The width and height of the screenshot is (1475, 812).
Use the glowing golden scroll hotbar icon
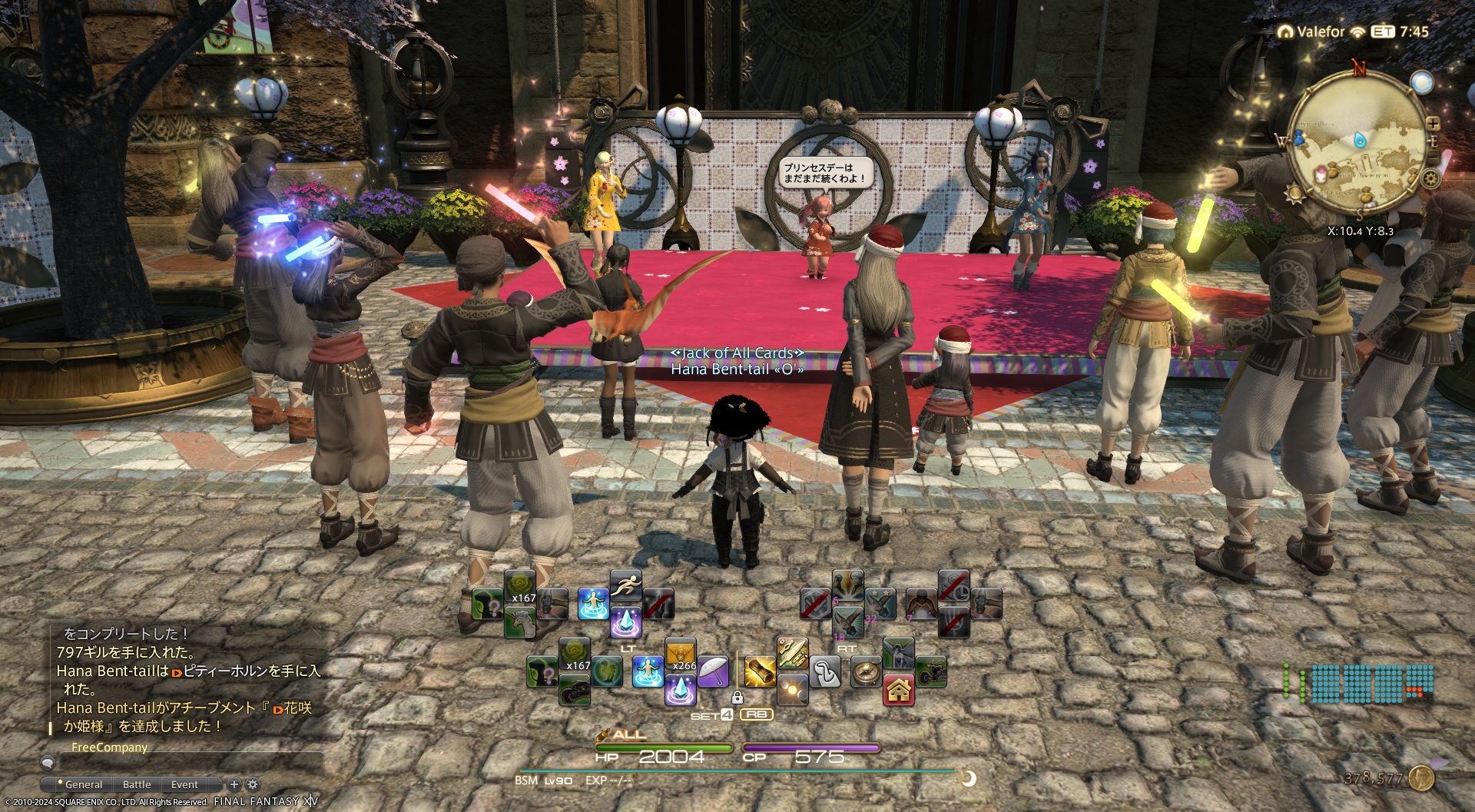point(759,672)
